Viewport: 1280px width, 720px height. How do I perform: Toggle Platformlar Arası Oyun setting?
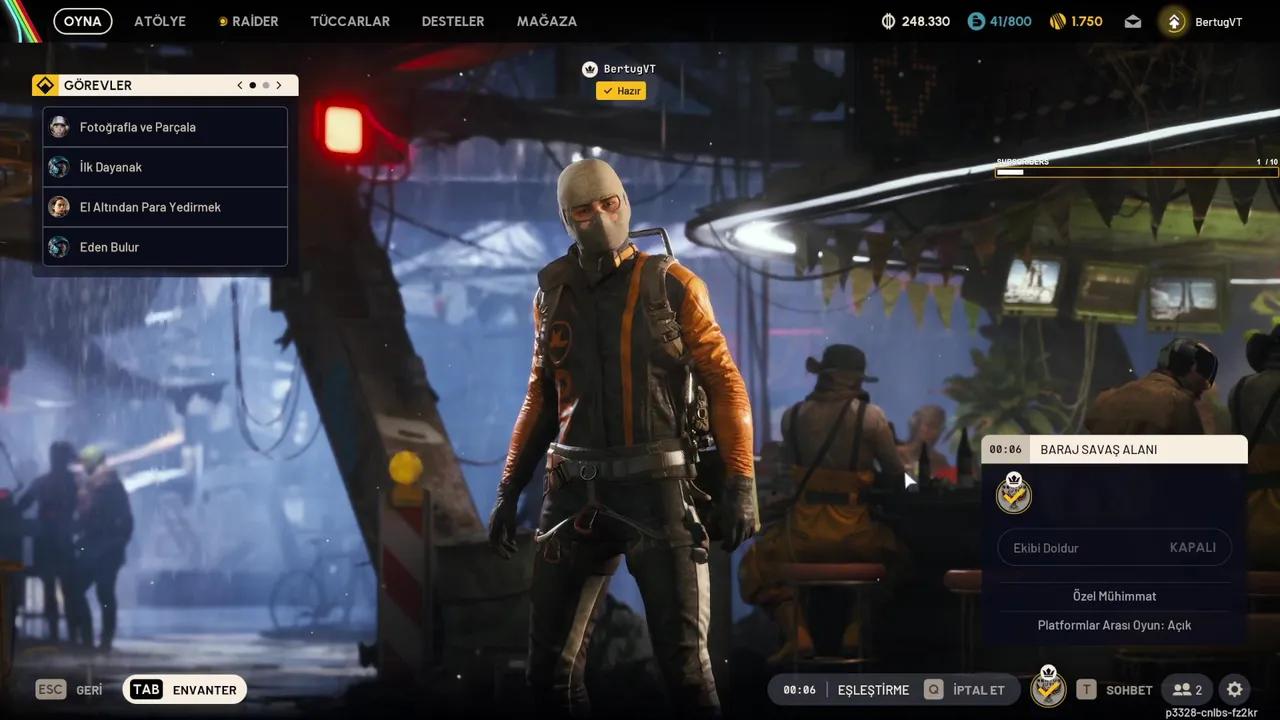pos(1114,624)
